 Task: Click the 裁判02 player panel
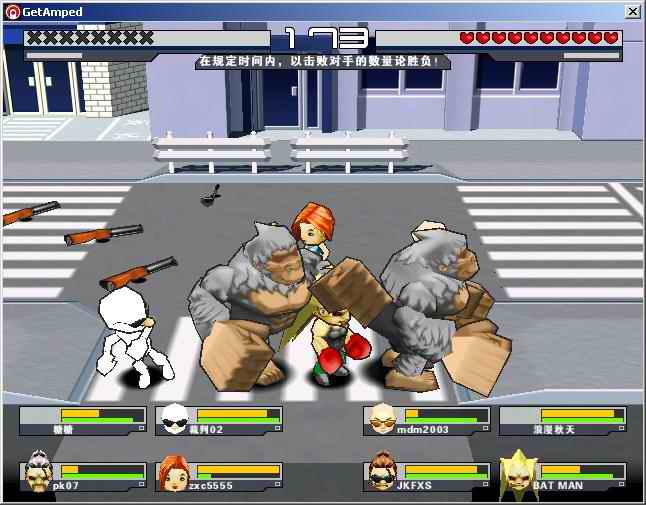220,419
